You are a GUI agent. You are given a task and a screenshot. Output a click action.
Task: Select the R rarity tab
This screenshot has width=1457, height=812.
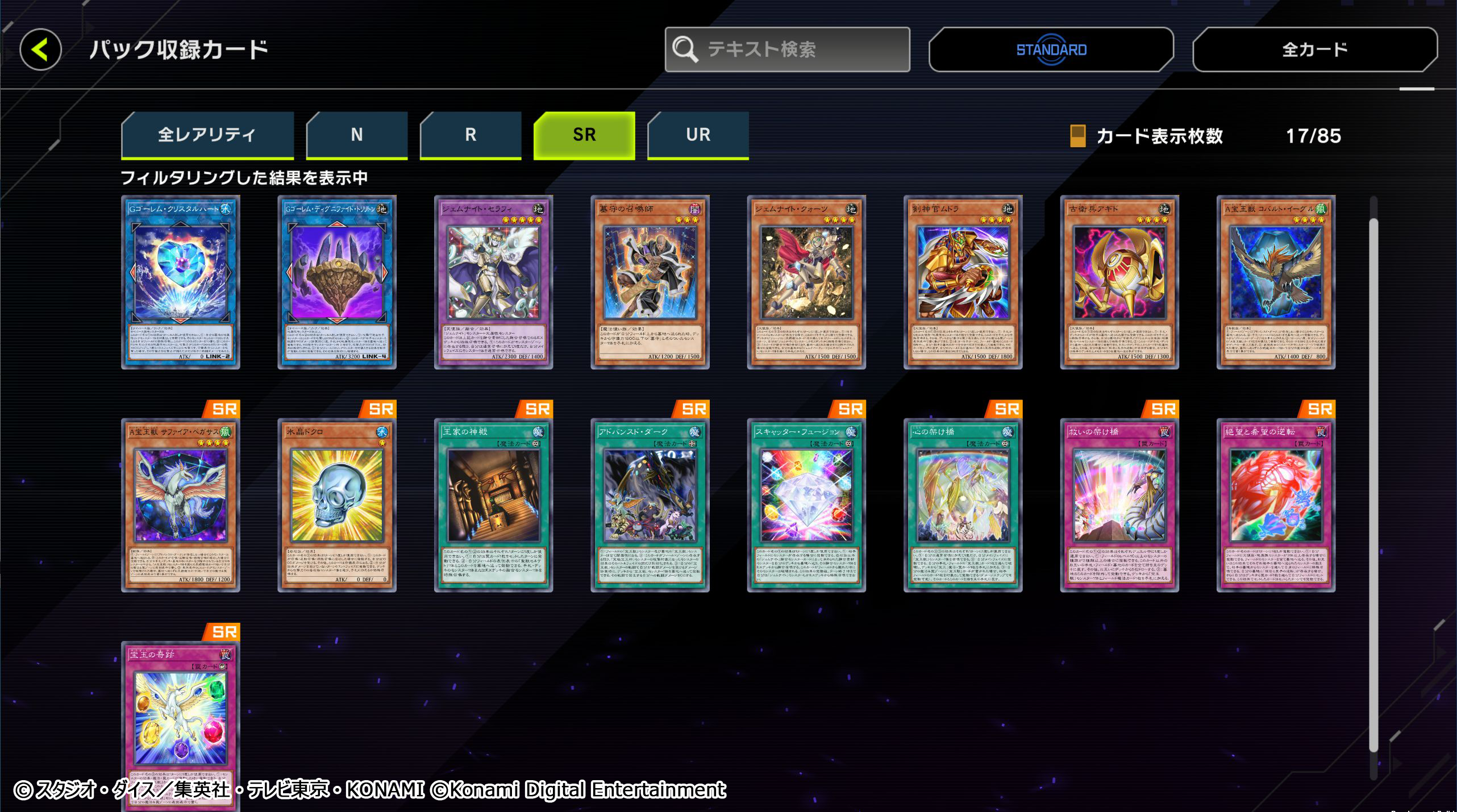470,135
